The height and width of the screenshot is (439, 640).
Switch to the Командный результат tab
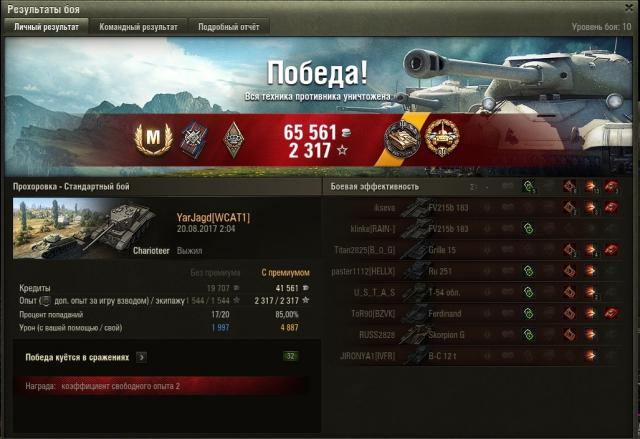[x=138, y=27]
